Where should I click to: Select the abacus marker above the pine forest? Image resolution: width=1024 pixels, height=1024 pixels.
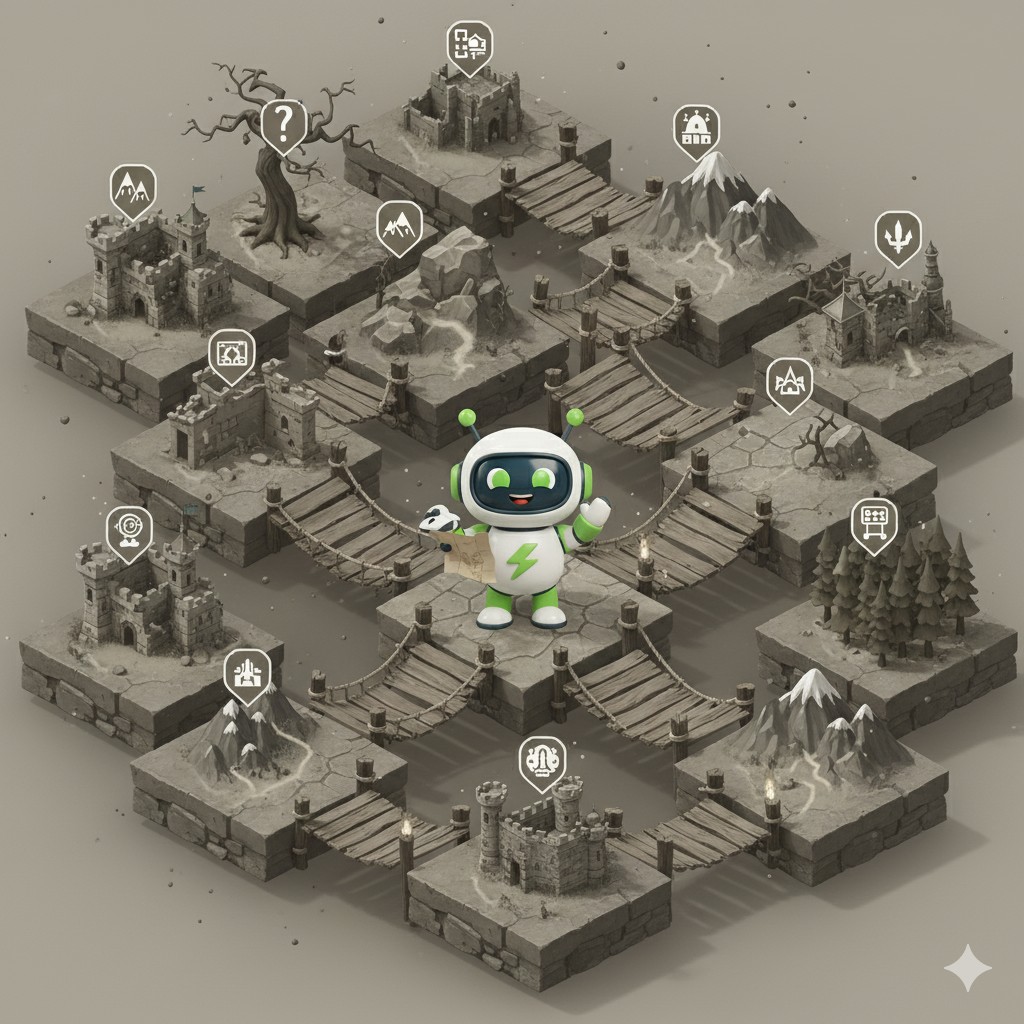tap(873, 521)
